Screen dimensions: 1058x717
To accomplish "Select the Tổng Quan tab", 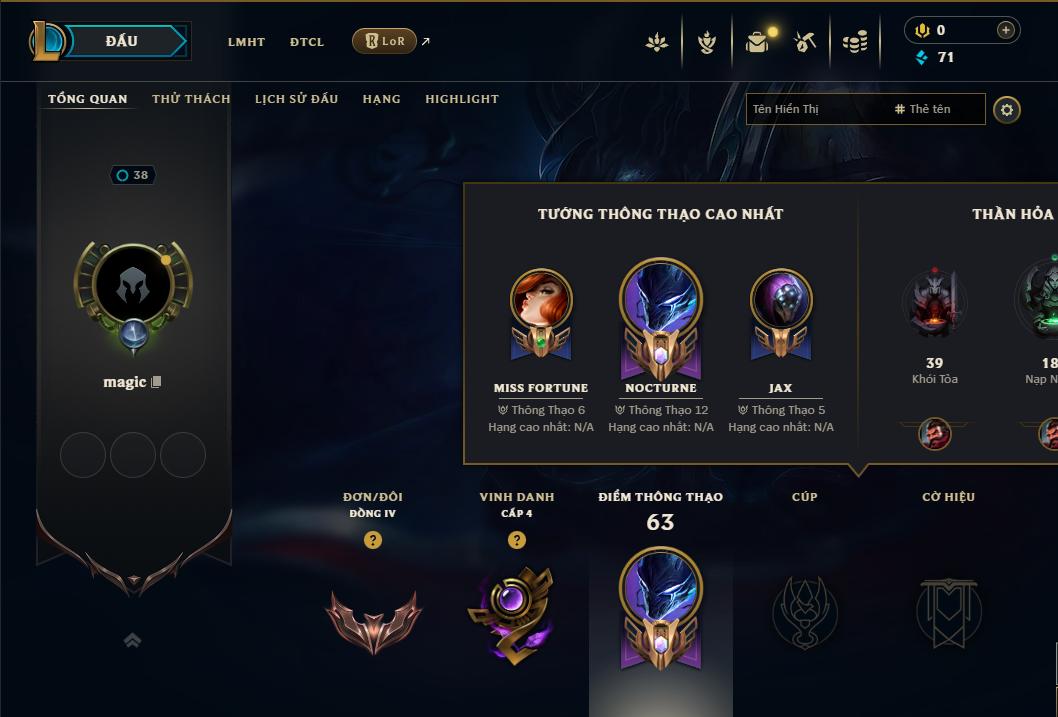I will tap(88, 99).
